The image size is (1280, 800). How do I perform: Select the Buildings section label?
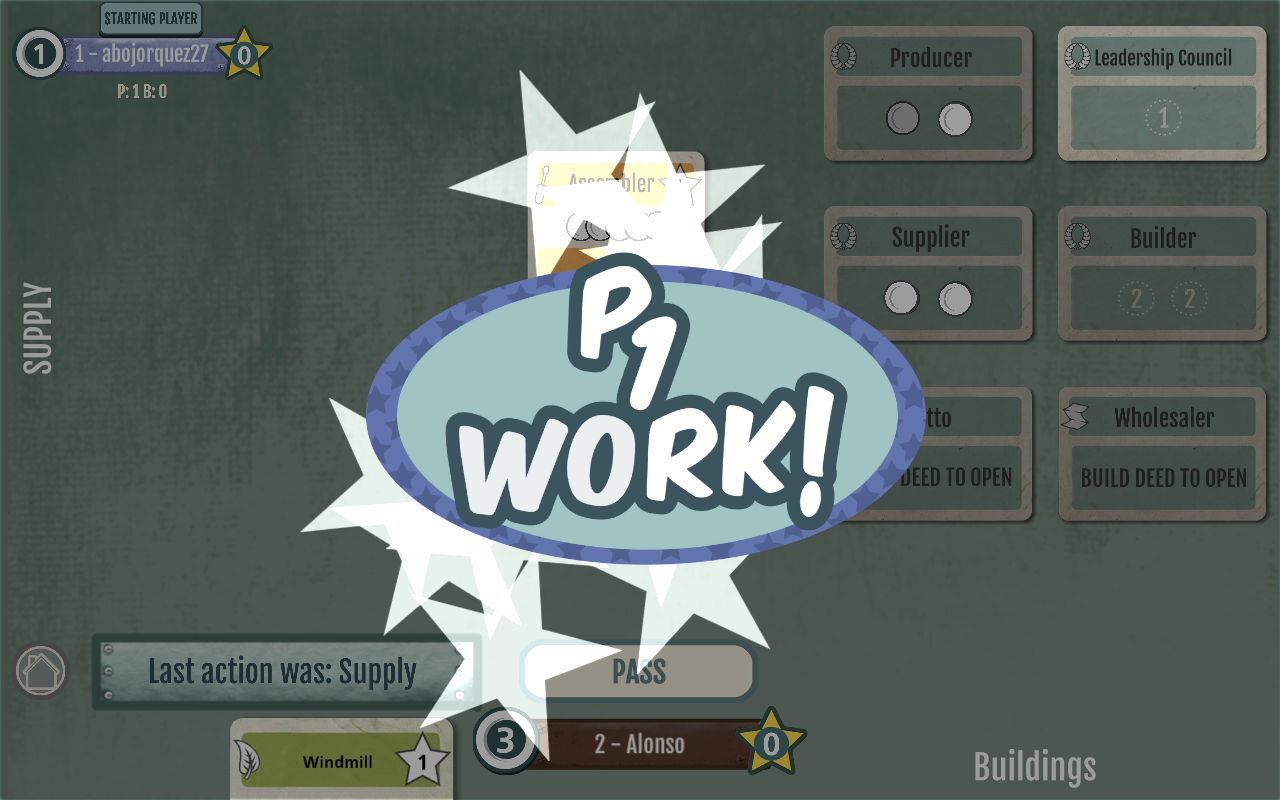click(x=1034, y=768)
